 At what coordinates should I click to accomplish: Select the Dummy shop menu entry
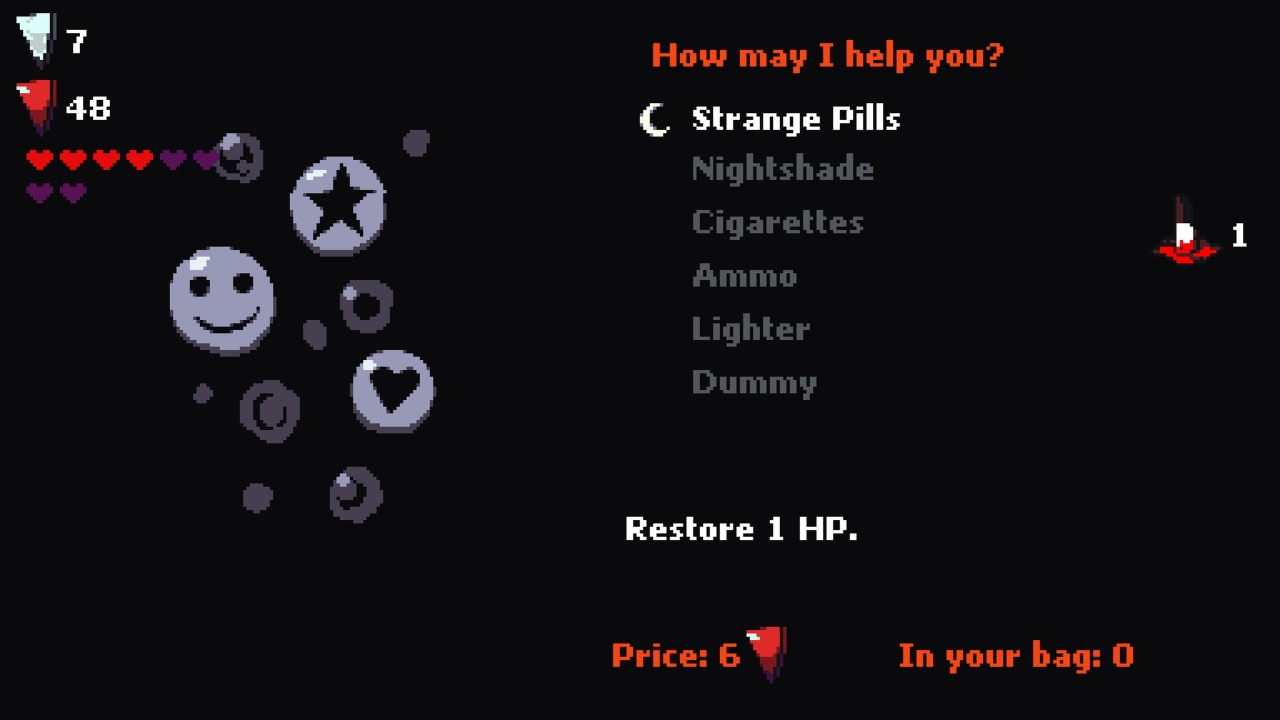(754, 381)
